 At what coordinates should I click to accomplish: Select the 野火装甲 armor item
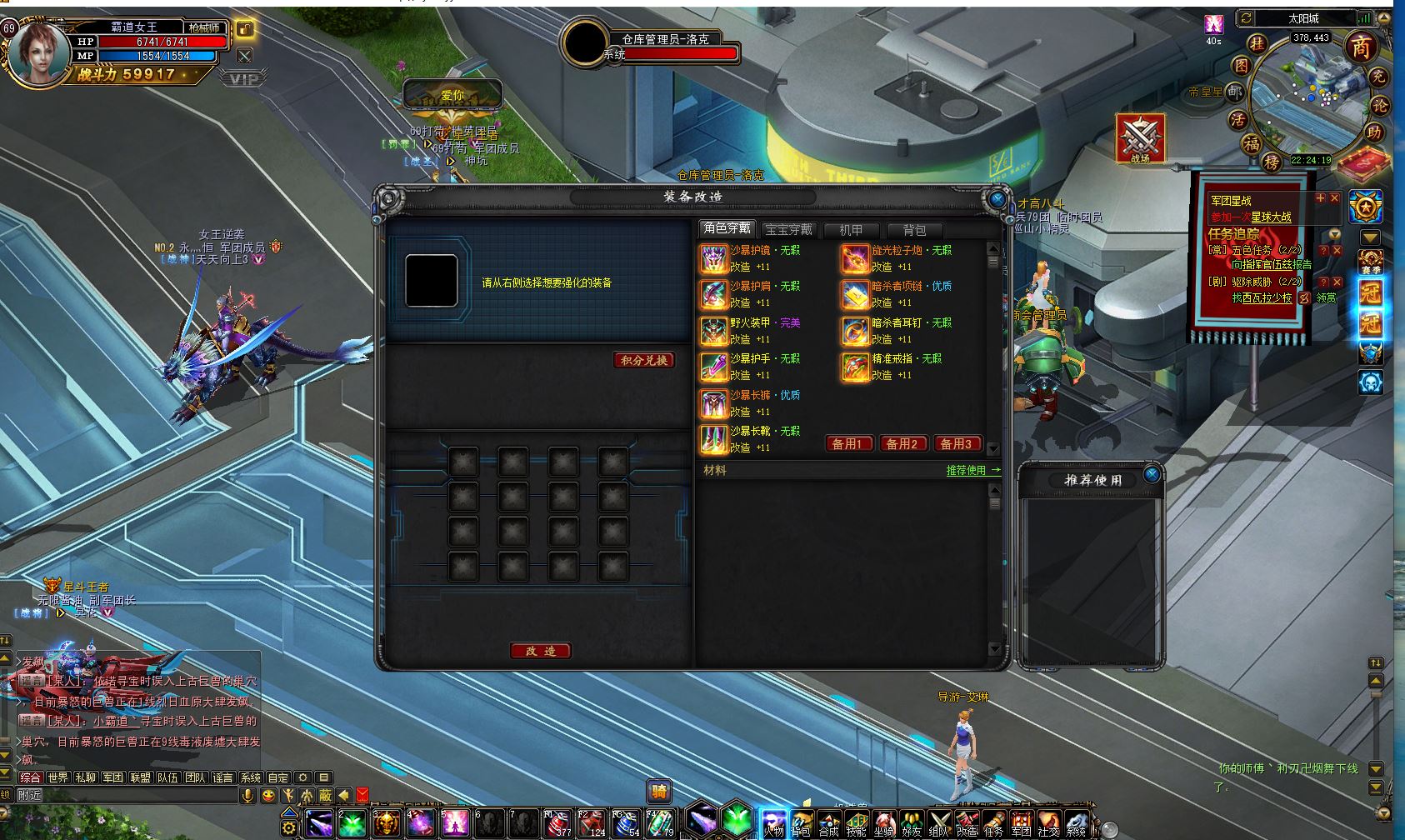tap(714, 332)
